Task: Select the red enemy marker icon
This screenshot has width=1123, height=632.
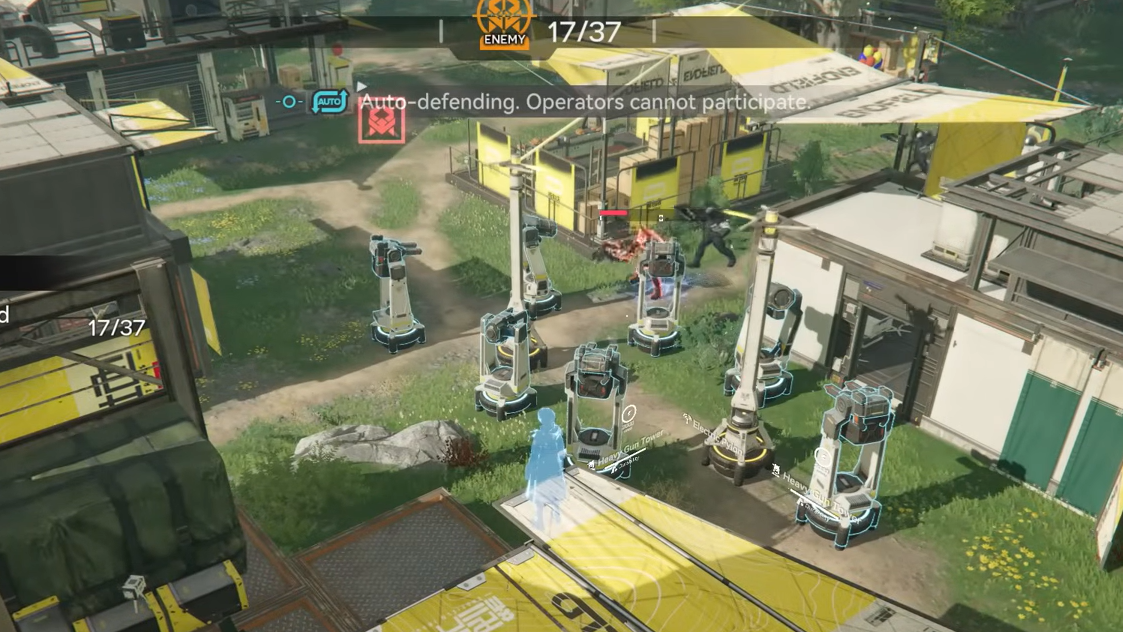Action: [381, 124]
